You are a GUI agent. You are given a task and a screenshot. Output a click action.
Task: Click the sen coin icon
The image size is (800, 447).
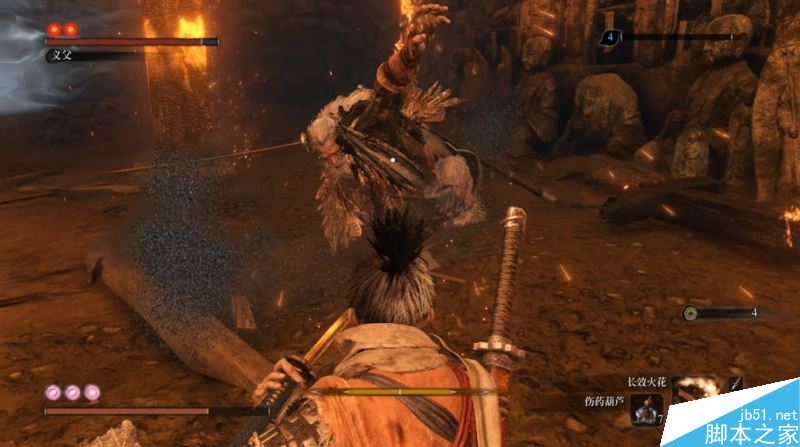690,313
